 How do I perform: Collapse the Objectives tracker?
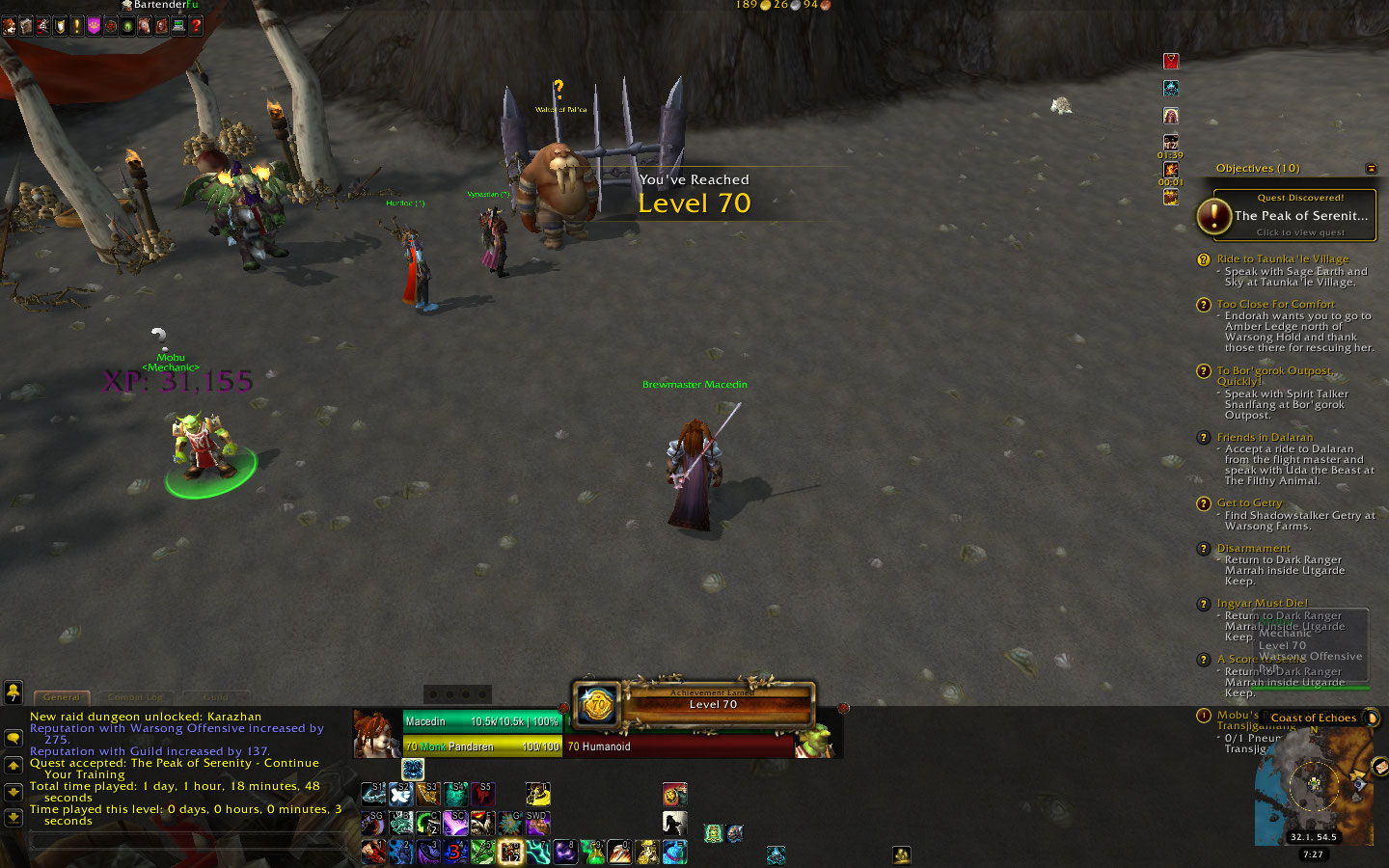tap(1371, 169)
